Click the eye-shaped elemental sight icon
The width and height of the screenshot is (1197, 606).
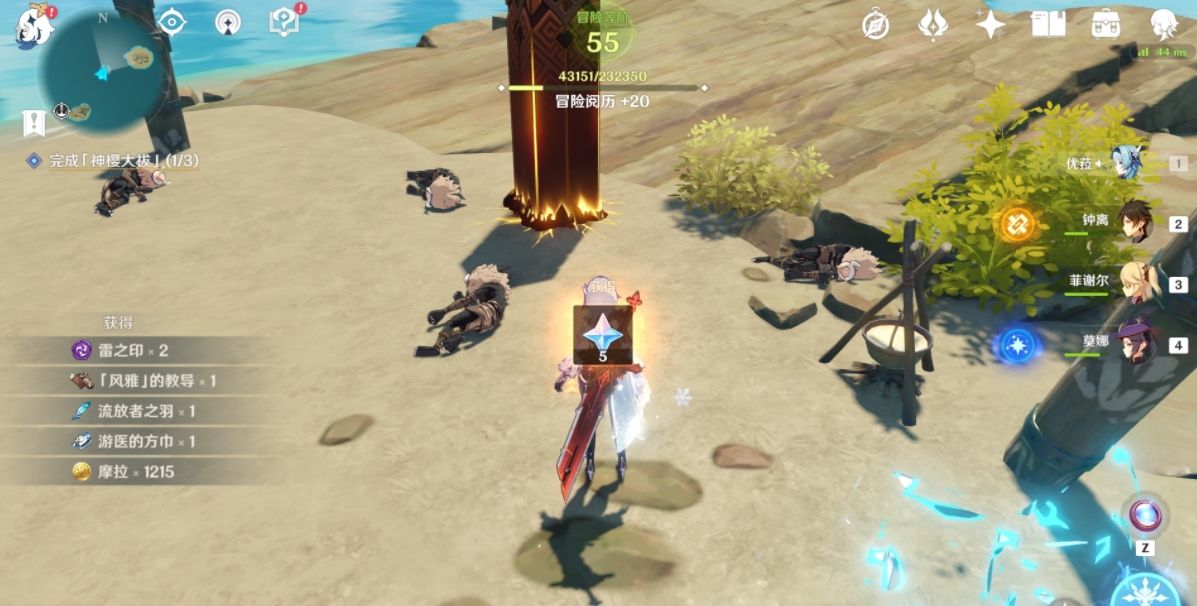173,21
